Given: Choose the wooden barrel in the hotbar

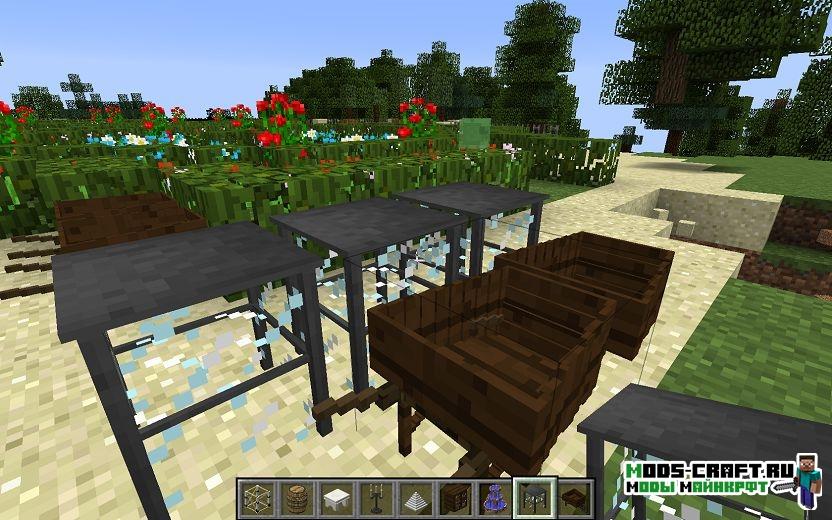Looking at the screenshot, I should [x=295, y=496].
